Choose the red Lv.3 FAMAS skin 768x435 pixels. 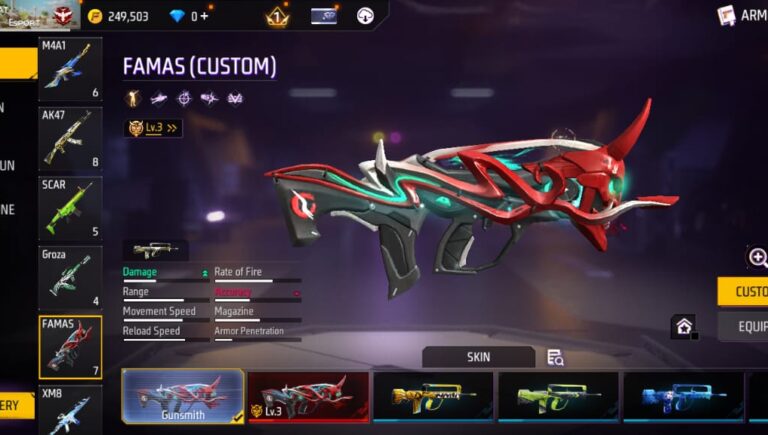coord(308,396)
